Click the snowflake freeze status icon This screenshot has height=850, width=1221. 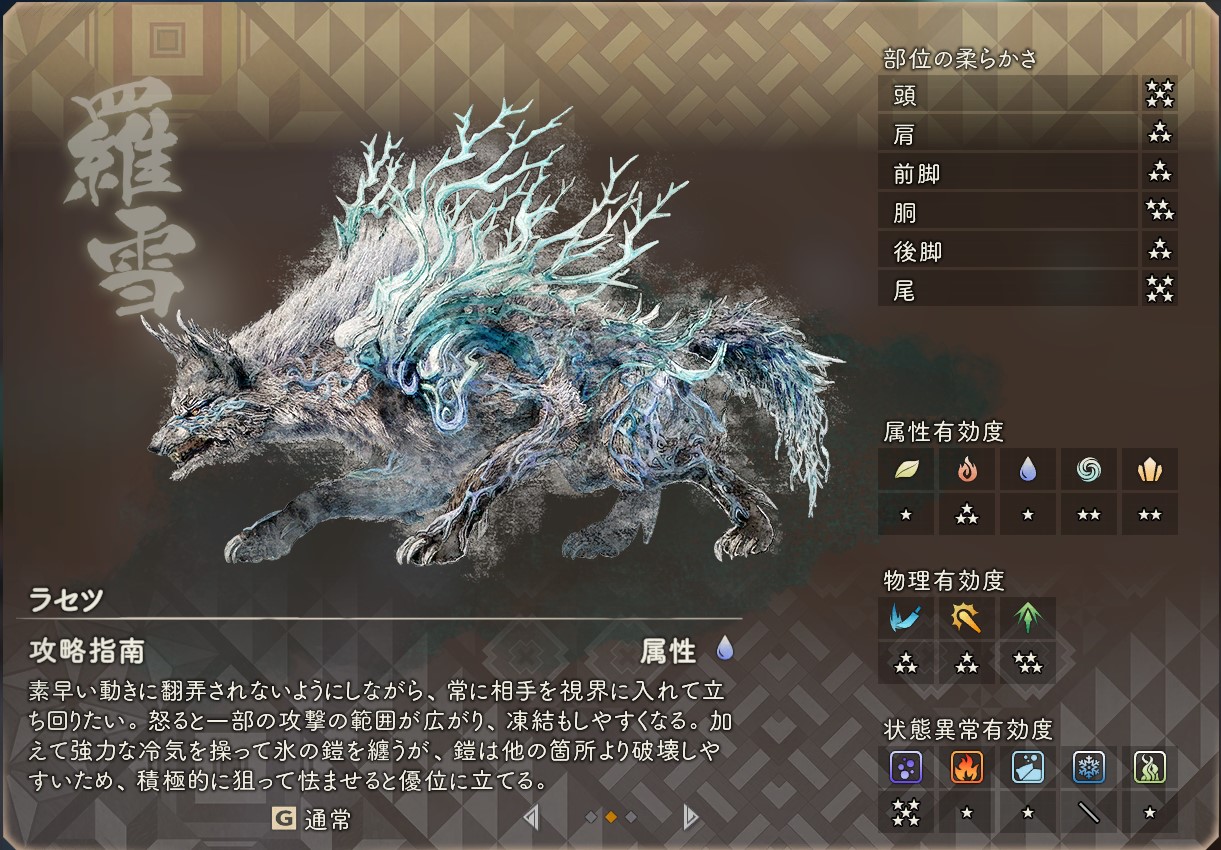pyautogui.click(x=1089, y=767)
